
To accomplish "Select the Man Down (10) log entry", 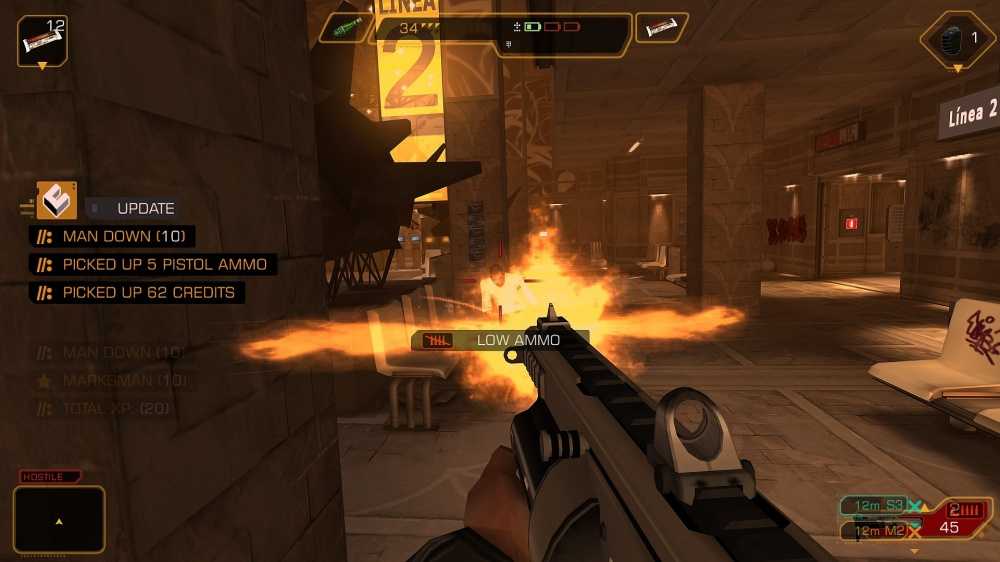I will coord(112,237).
